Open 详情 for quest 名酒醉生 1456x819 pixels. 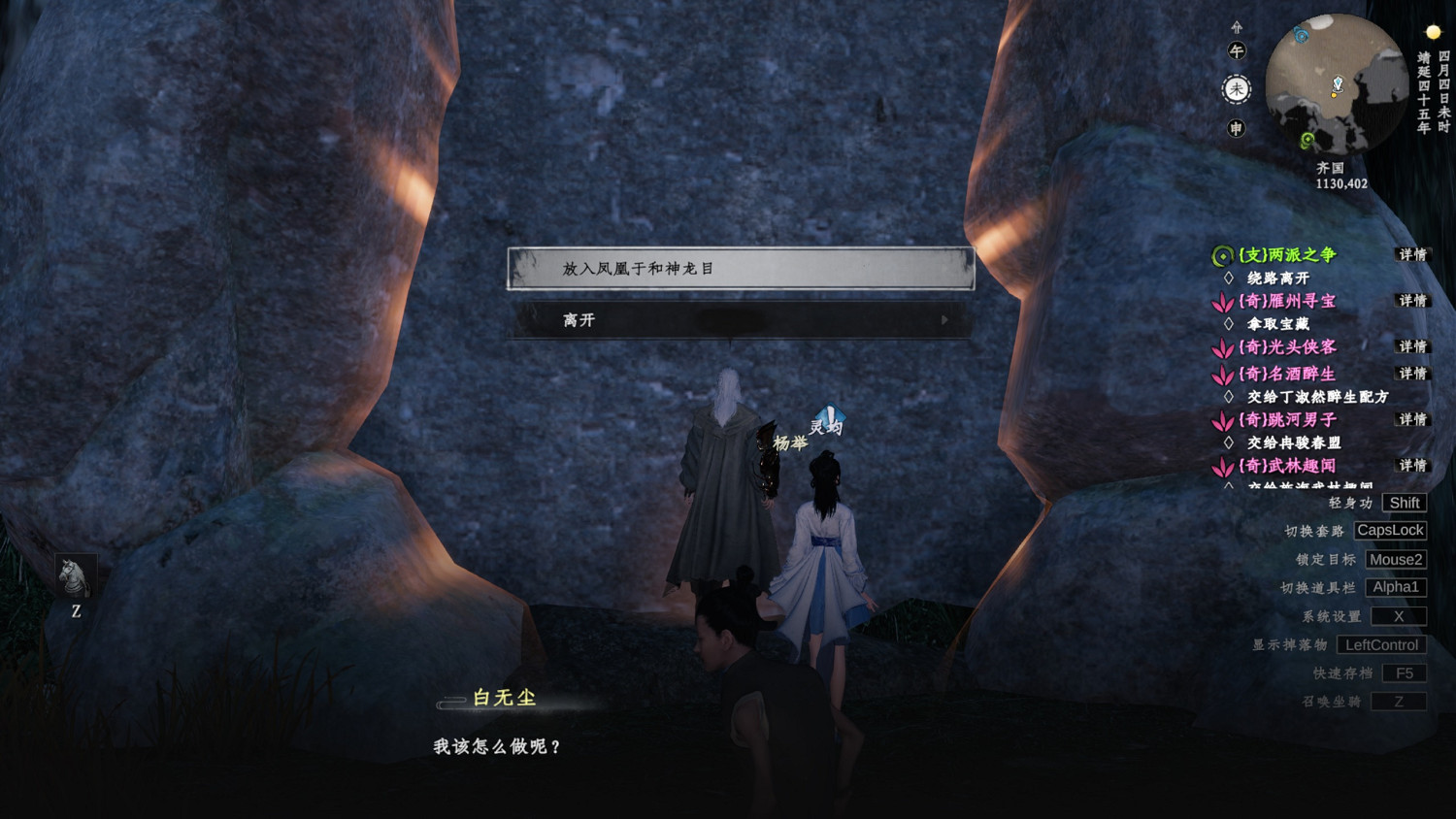(1412, 374)
